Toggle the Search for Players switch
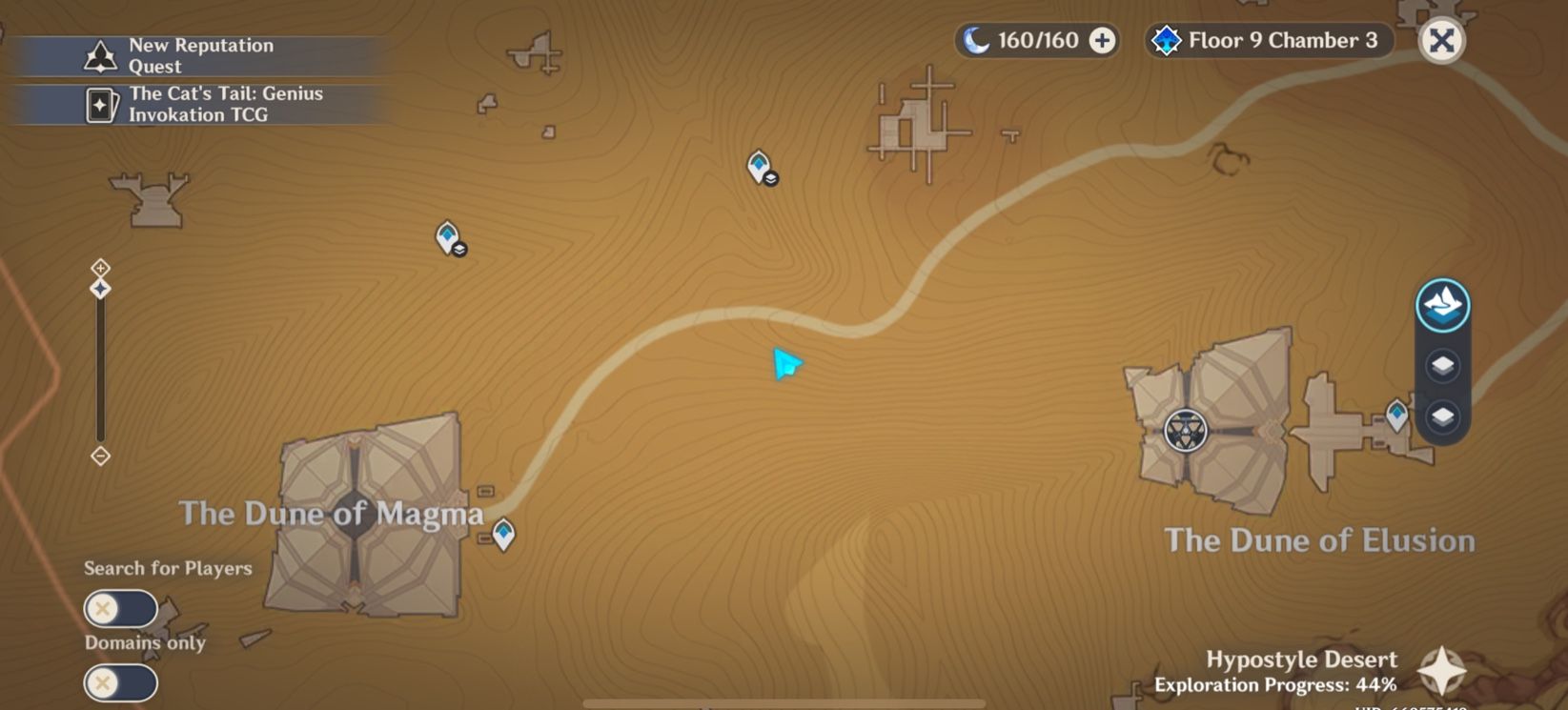1568x710 pixels. [x=120, y=607]
